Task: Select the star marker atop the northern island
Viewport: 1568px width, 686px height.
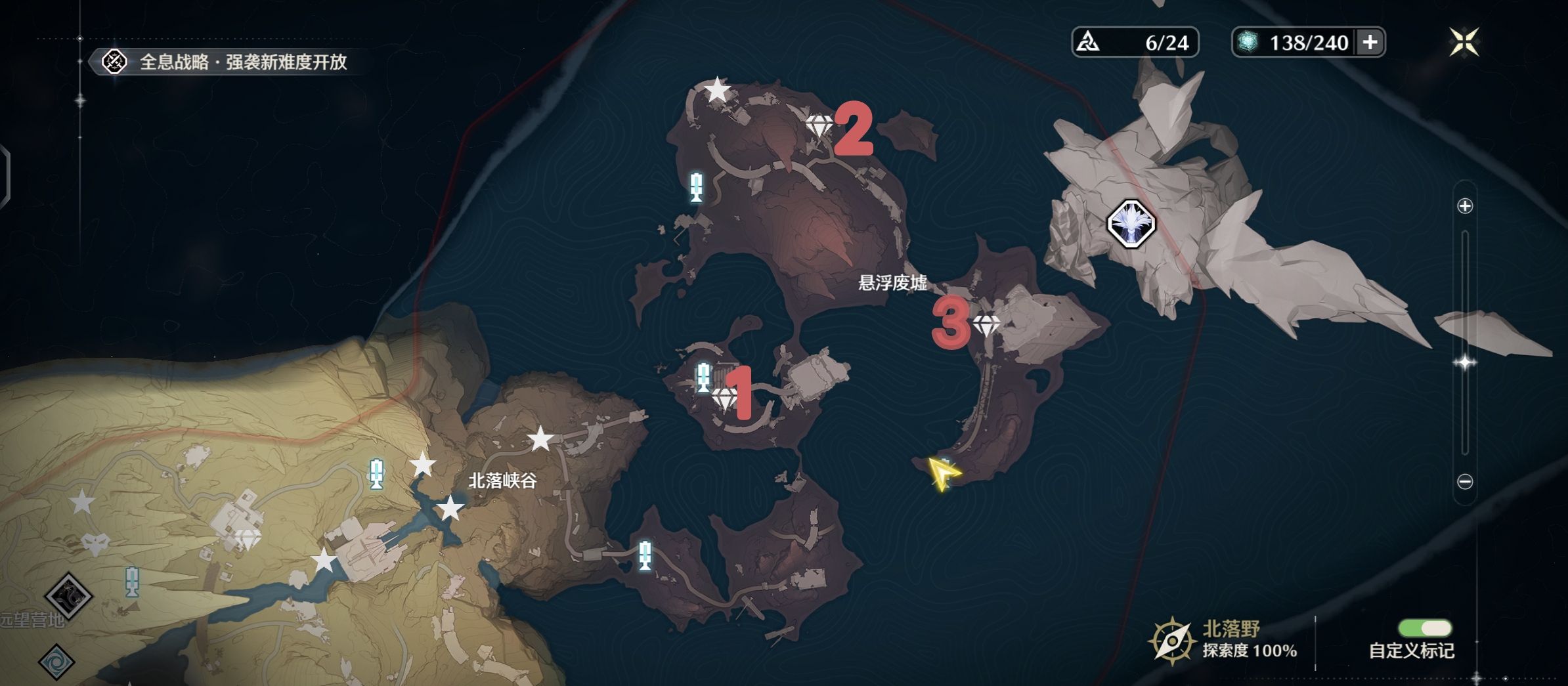Action: point(717,90)
